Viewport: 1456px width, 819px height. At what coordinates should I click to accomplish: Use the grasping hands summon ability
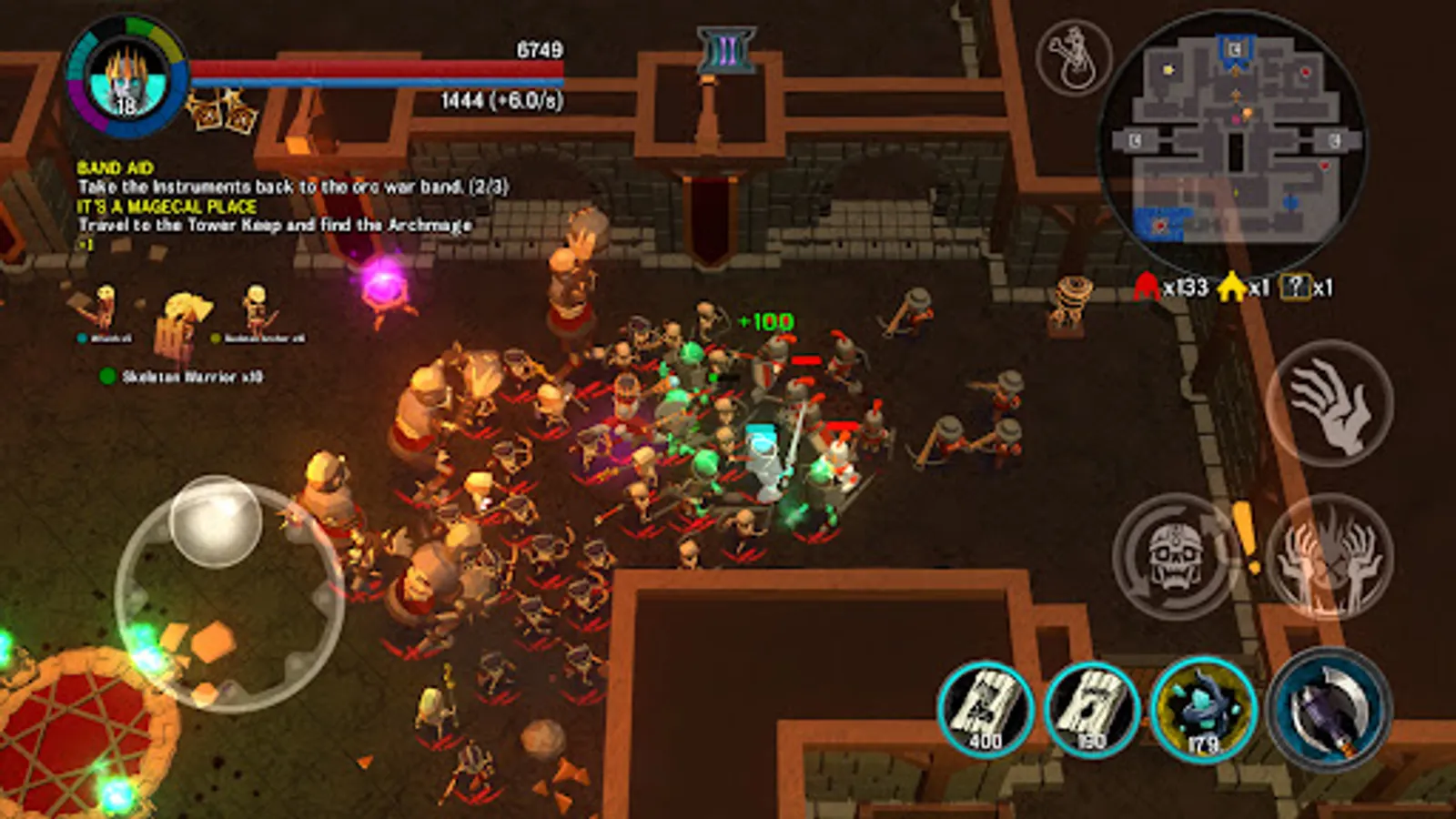tap(1329, 557)
